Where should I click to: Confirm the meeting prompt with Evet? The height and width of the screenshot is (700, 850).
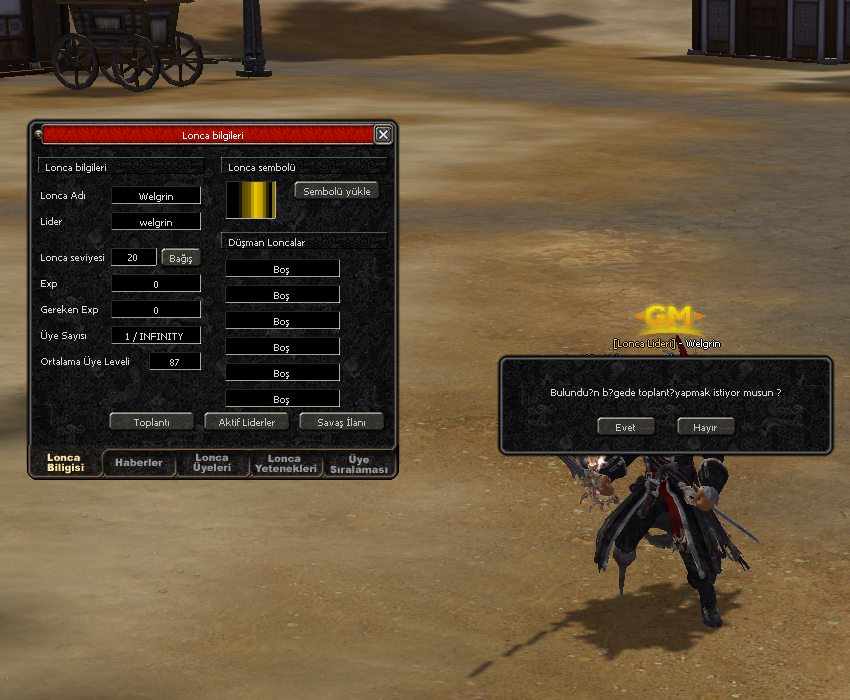(625, 426)
